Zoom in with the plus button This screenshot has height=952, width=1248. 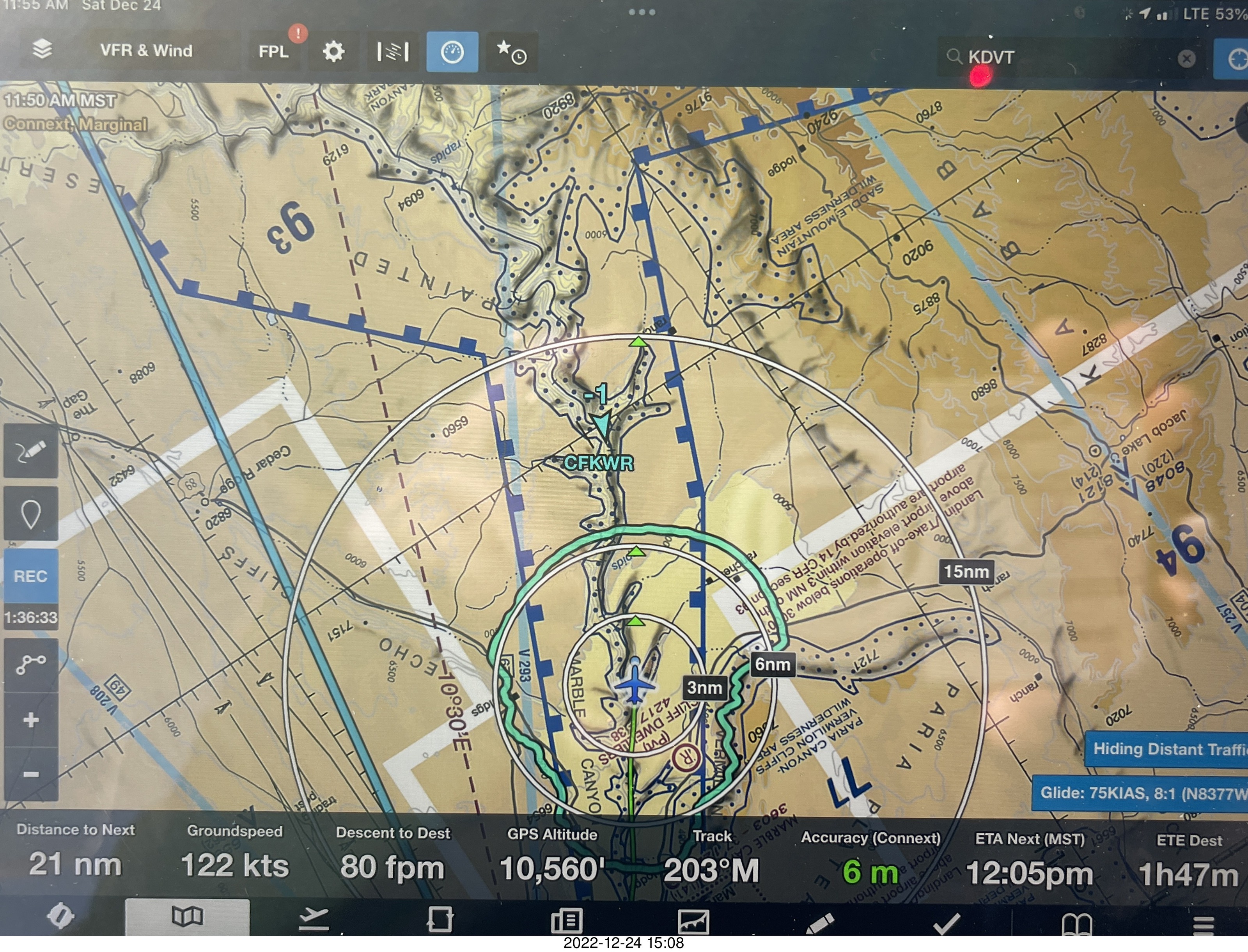coord(30,720)
